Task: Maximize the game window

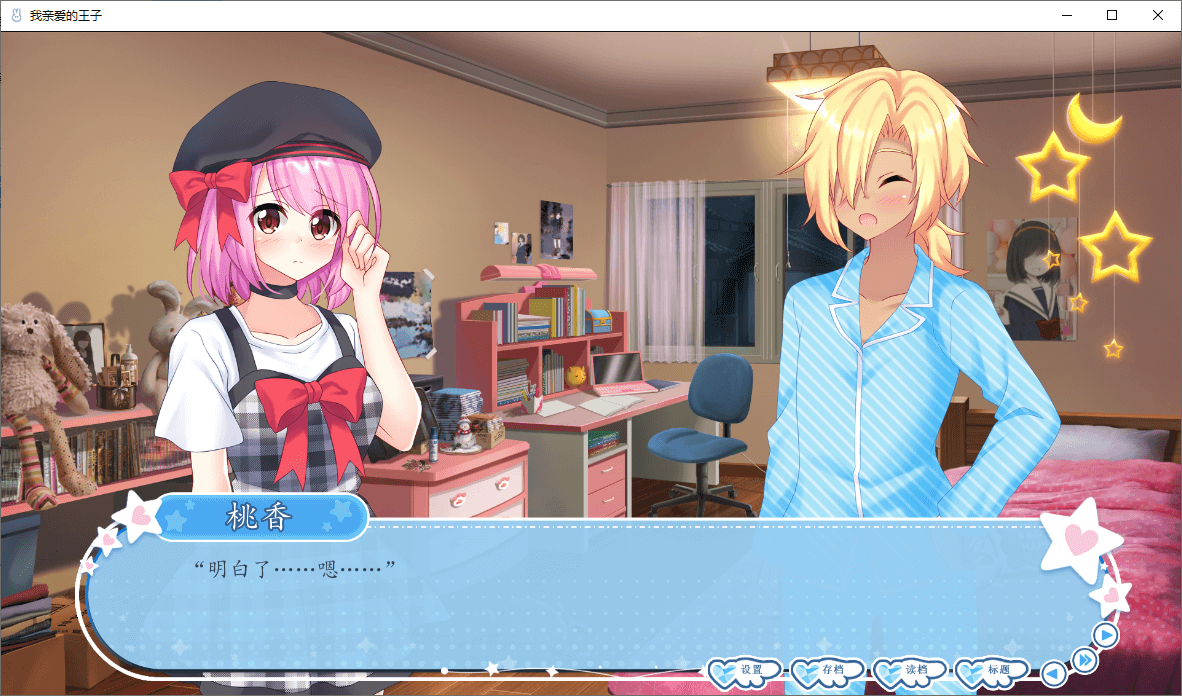Action: pos(1112,15)
